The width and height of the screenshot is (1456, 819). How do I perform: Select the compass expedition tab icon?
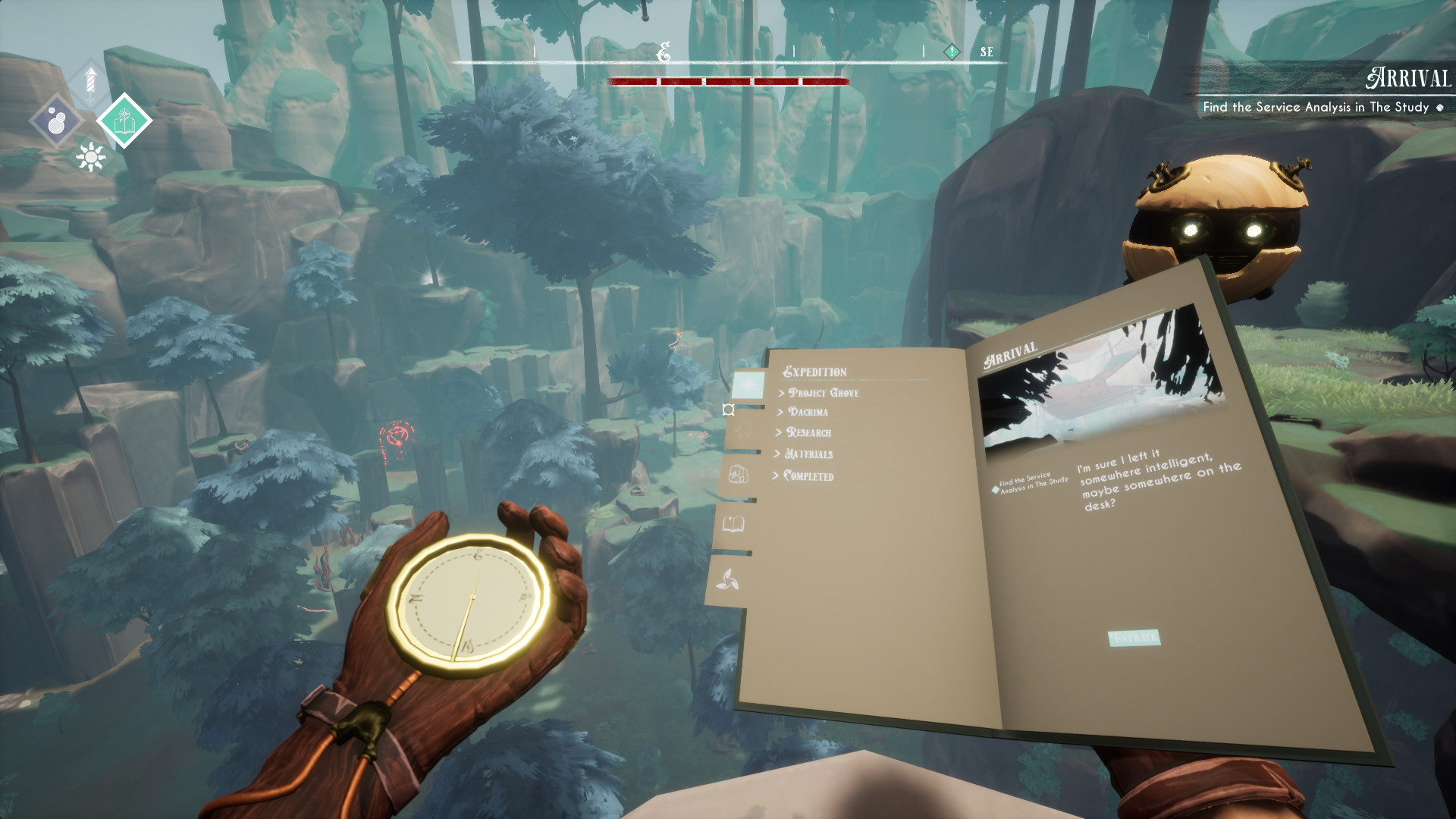click(748, 384)
